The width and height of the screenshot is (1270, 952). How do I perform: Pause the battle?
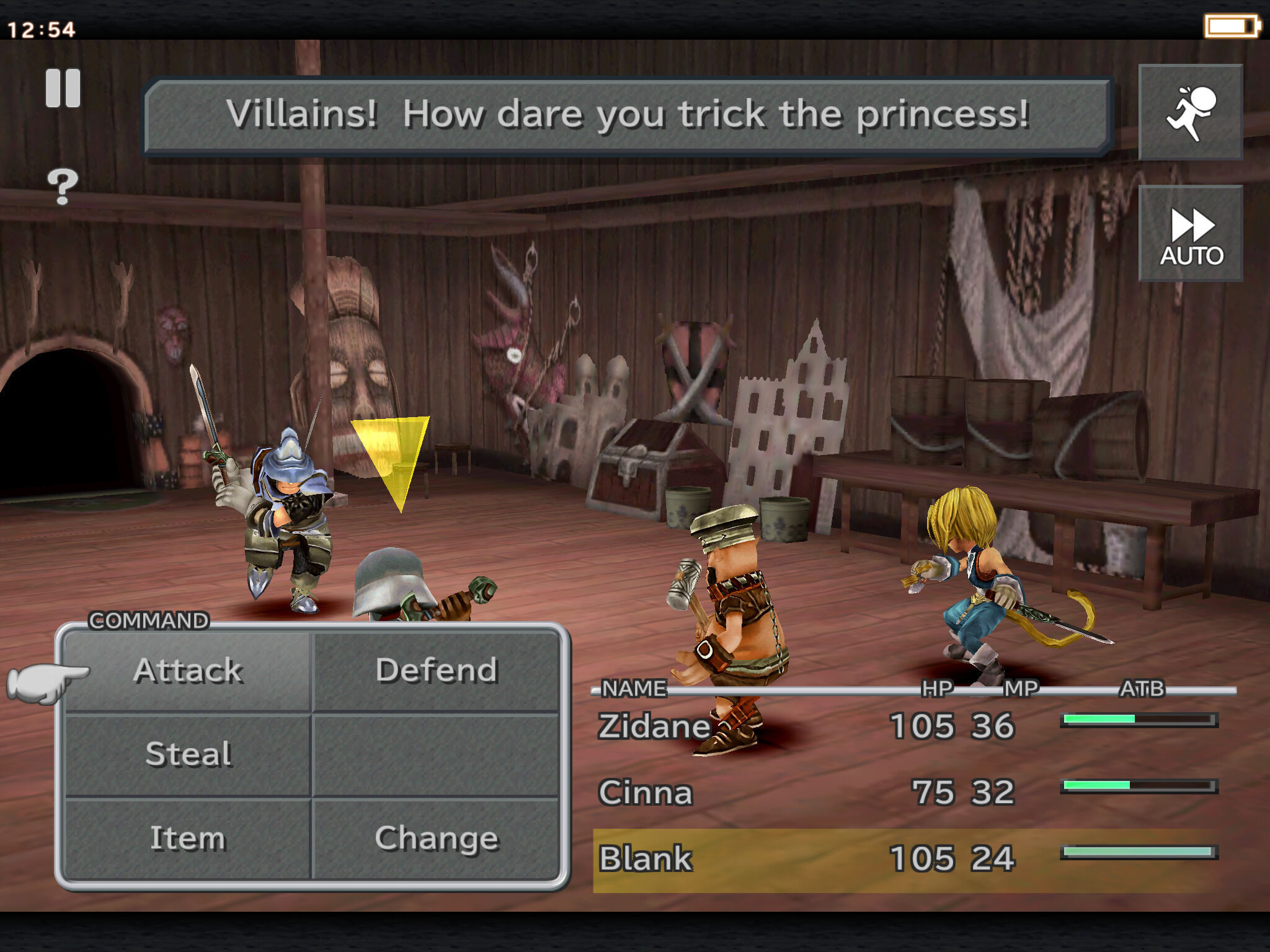click(x=63, y=88)
